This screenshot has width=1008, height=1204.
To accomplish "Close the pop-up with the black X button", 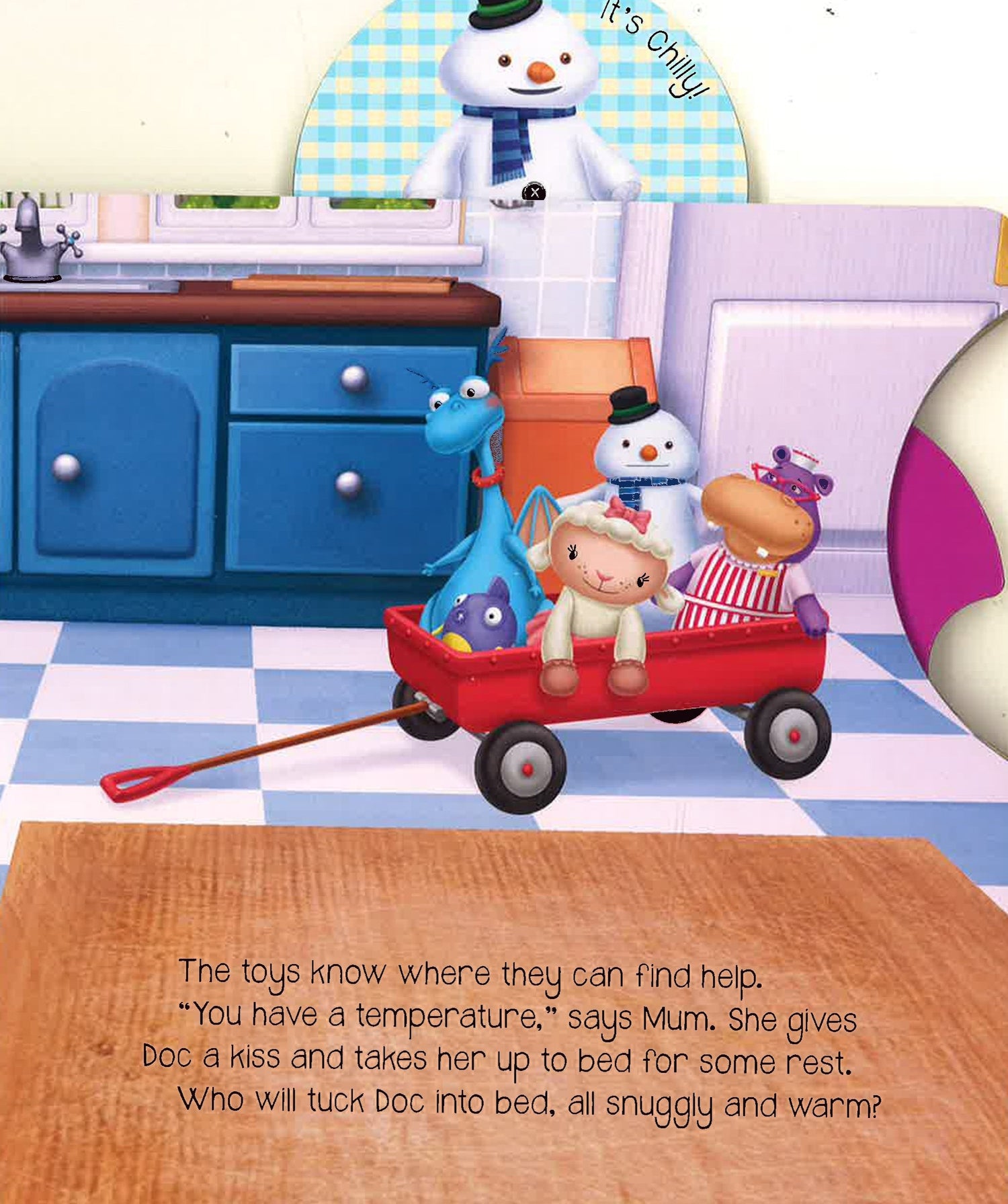I will (x=534, y=193).
